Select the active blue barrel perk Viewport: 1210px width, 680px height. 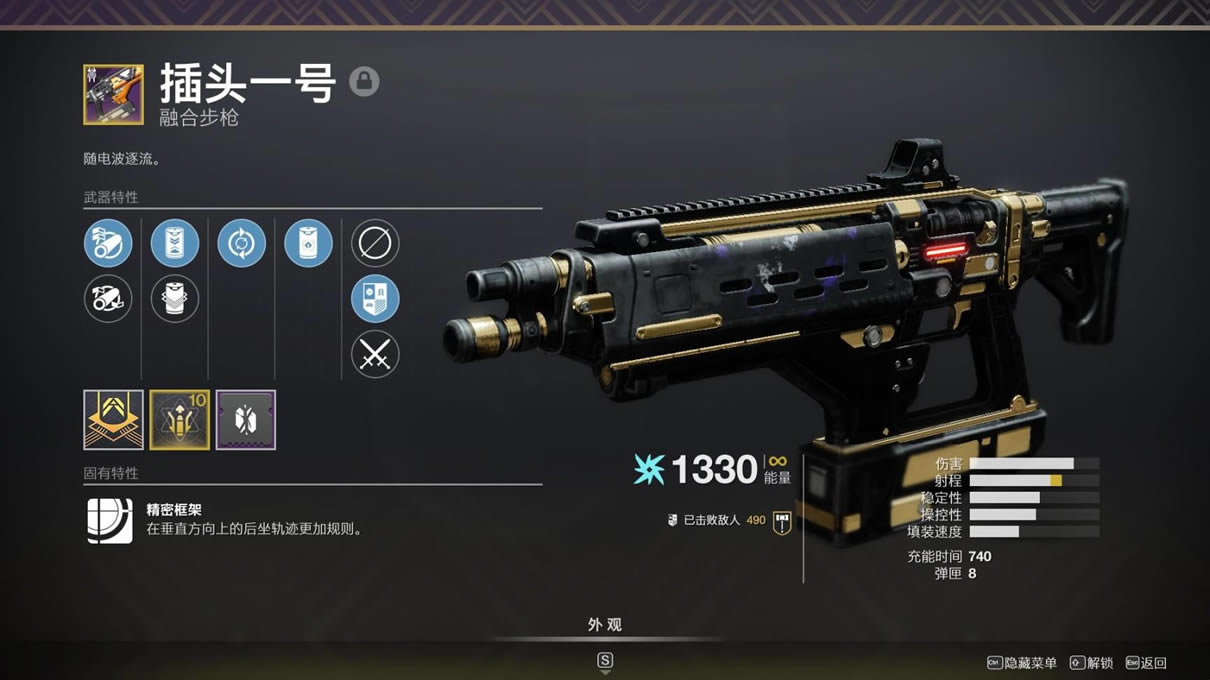108,243
